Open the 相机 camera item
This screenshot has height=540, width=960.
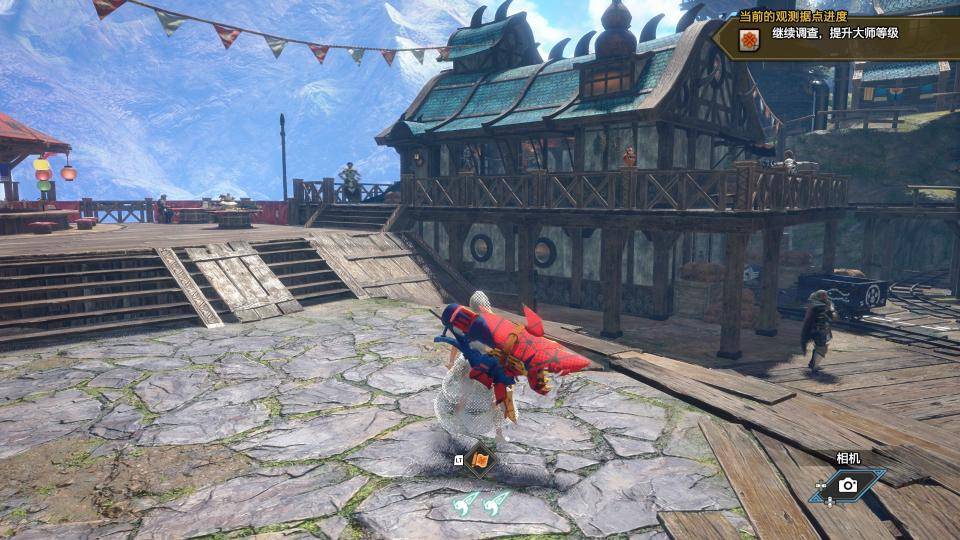coord(848,485)
